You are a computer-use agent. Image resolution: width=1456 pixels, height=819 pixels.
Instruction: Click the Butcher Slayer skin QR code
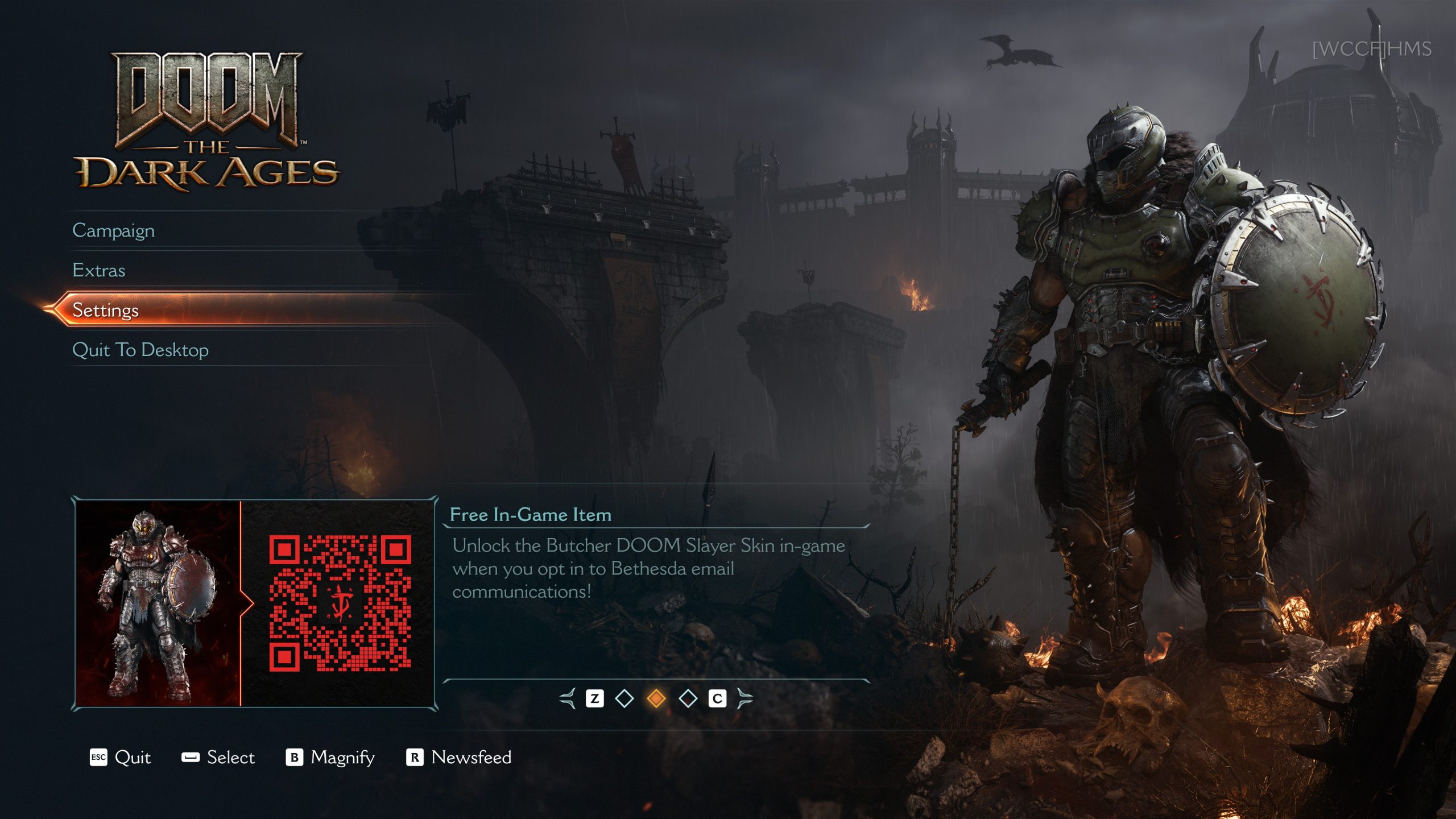click(340, 603)
